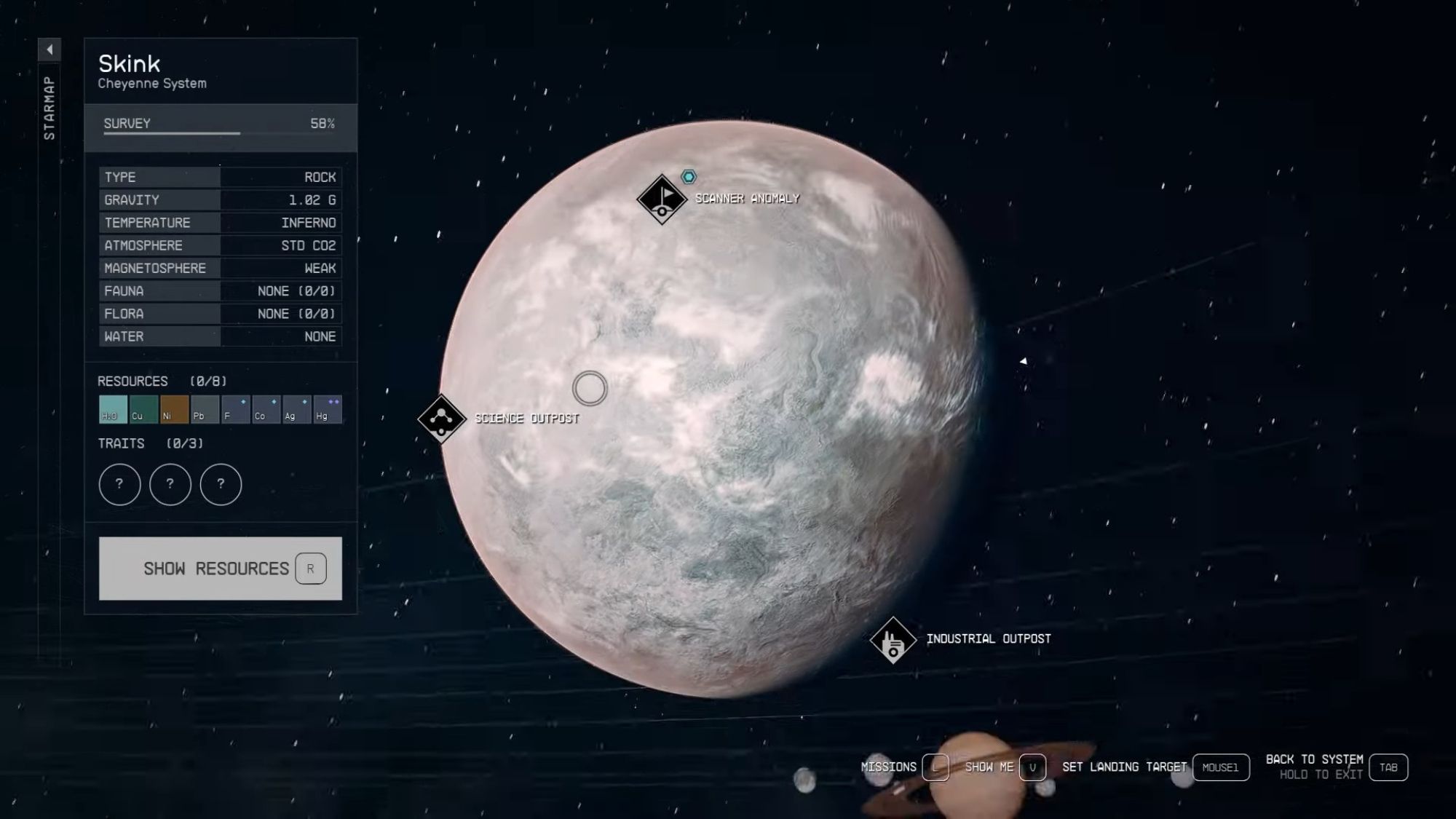Reveal the first unknown trait
1456x819 pixels.
(x=119, y=484)
